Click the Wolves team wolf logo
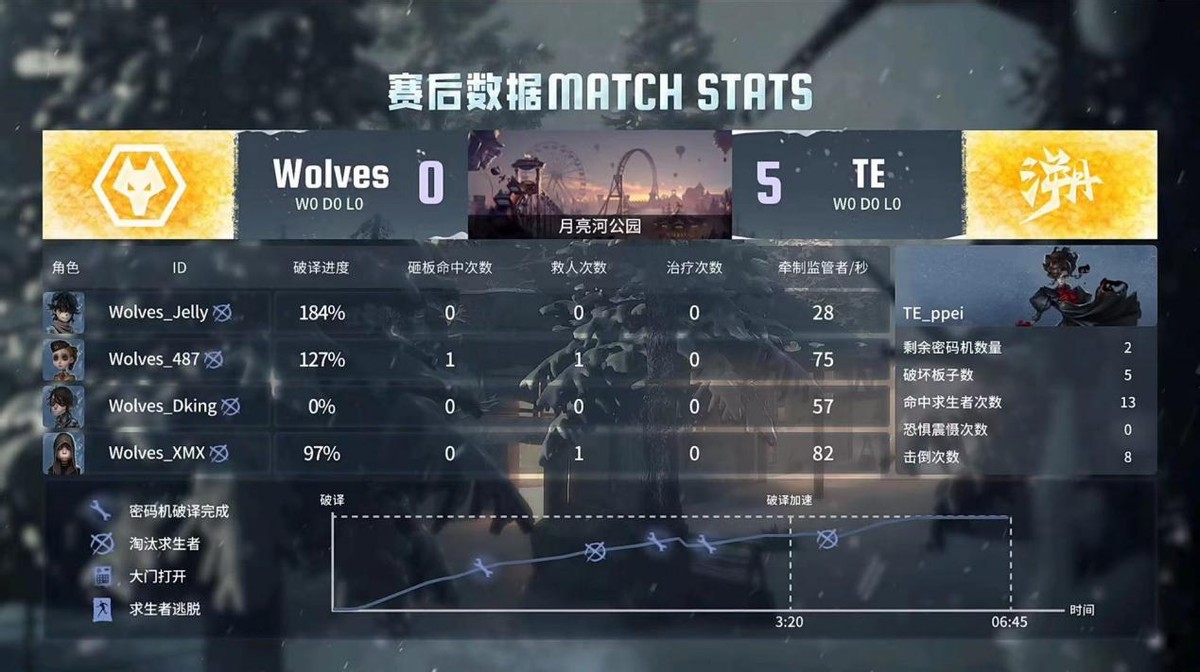Screen dimensions: 1200x672 [x=139, y=185]
